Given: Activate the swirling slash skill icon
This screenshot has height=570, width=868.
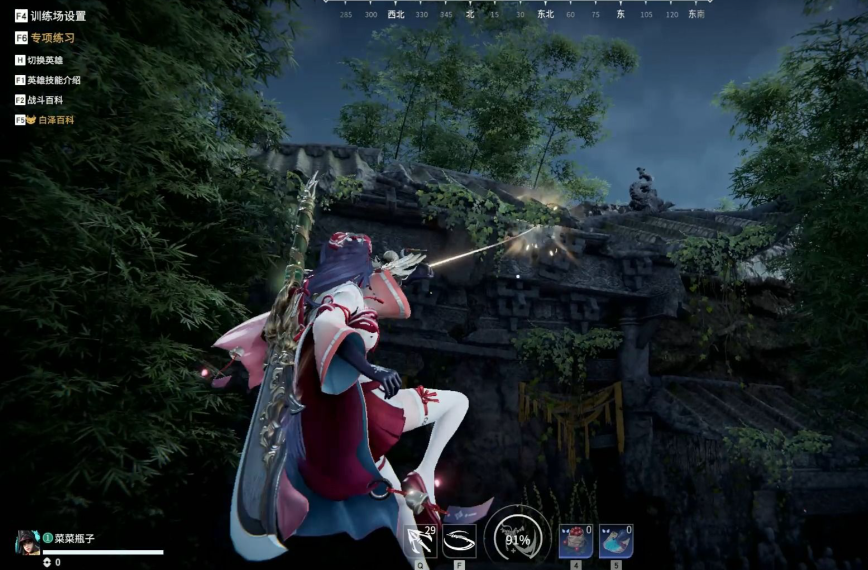Looking at the screenshot, I should point(459,541).
